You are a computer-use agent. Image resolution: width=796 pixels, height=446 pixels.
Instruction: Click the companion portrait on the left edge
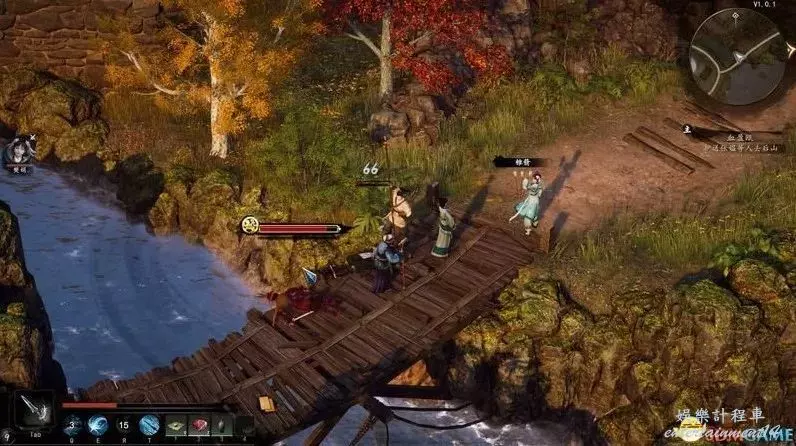[19, 152]
